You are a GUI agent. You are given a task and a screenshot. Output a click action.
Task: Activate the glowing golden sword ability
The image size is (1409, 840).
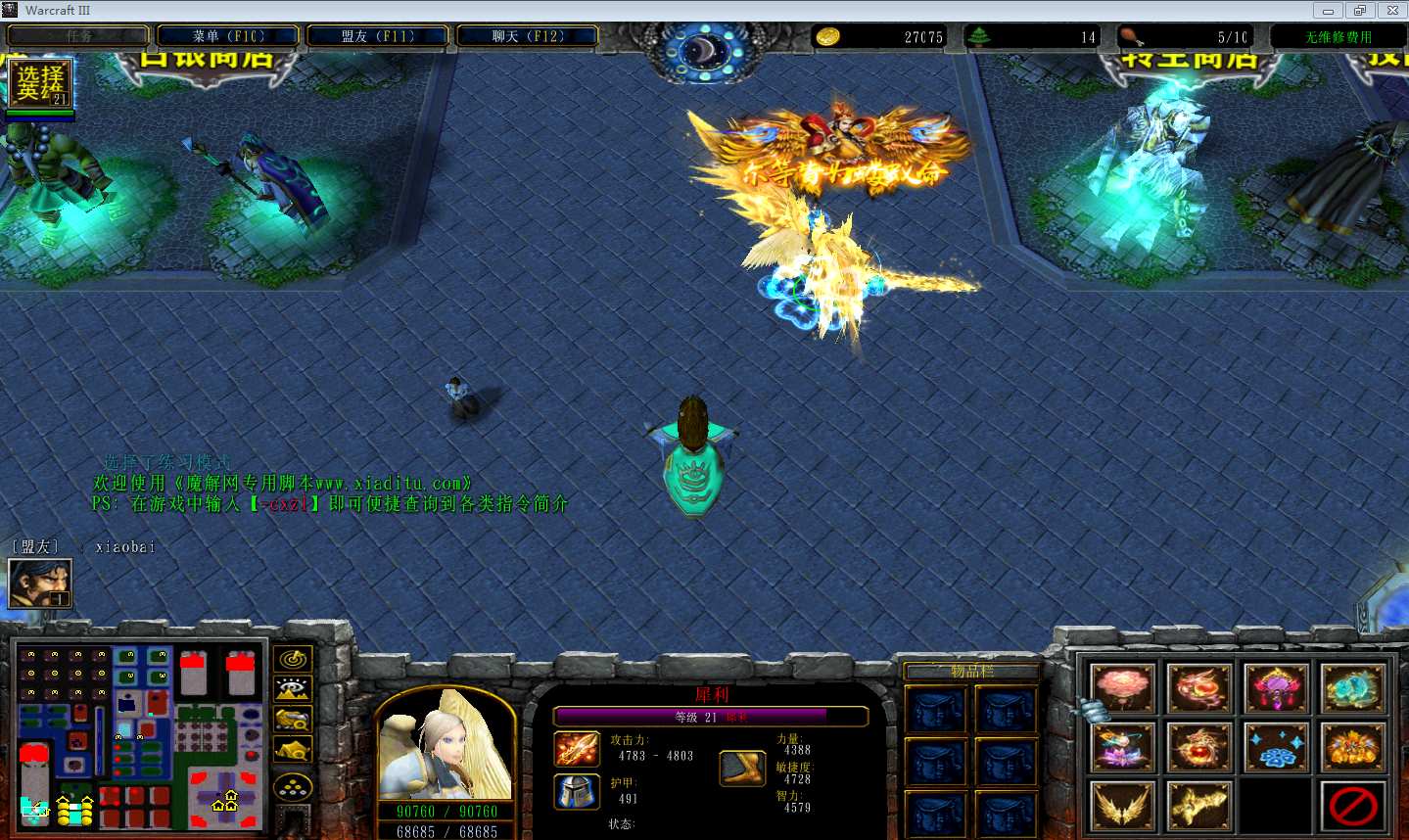point(1199,807)
